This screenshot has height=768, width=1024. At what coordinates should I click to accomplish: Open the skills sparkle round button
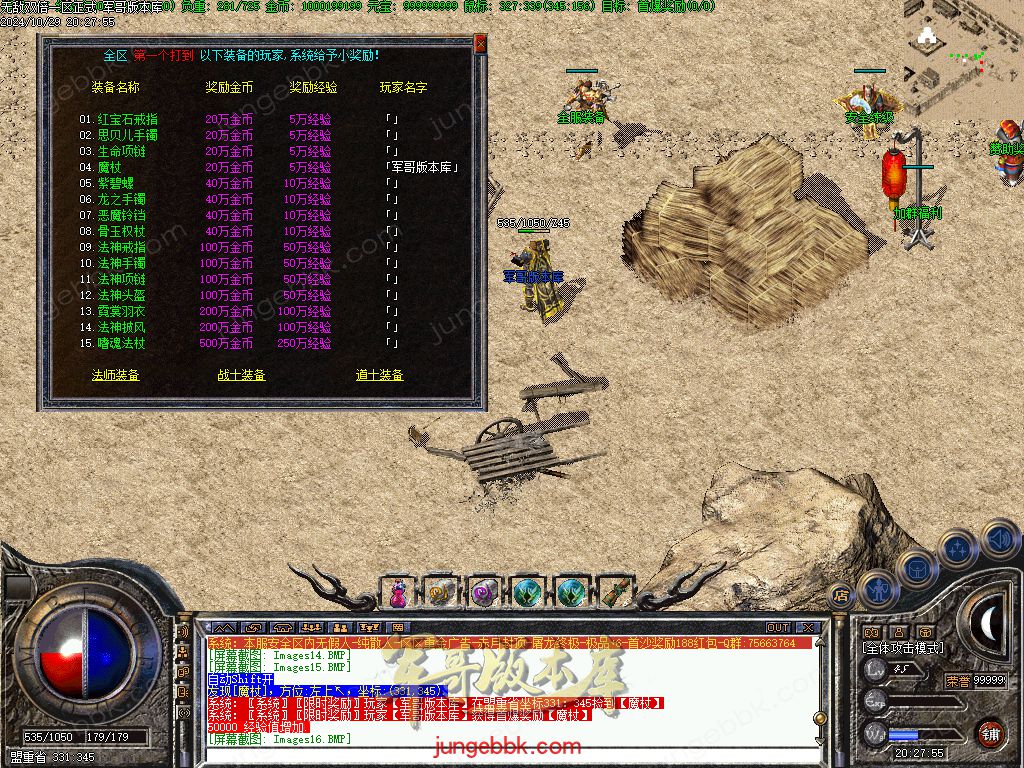click(x=957, y=548)
